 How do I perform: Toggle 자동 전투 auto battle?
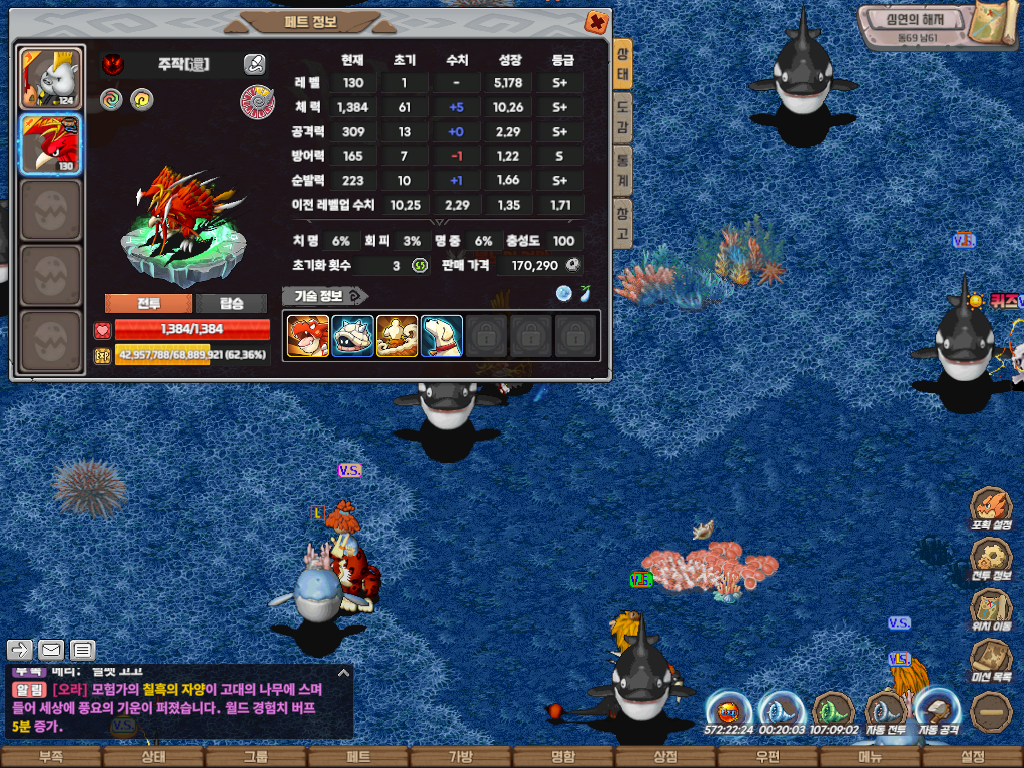pos(885,714)
